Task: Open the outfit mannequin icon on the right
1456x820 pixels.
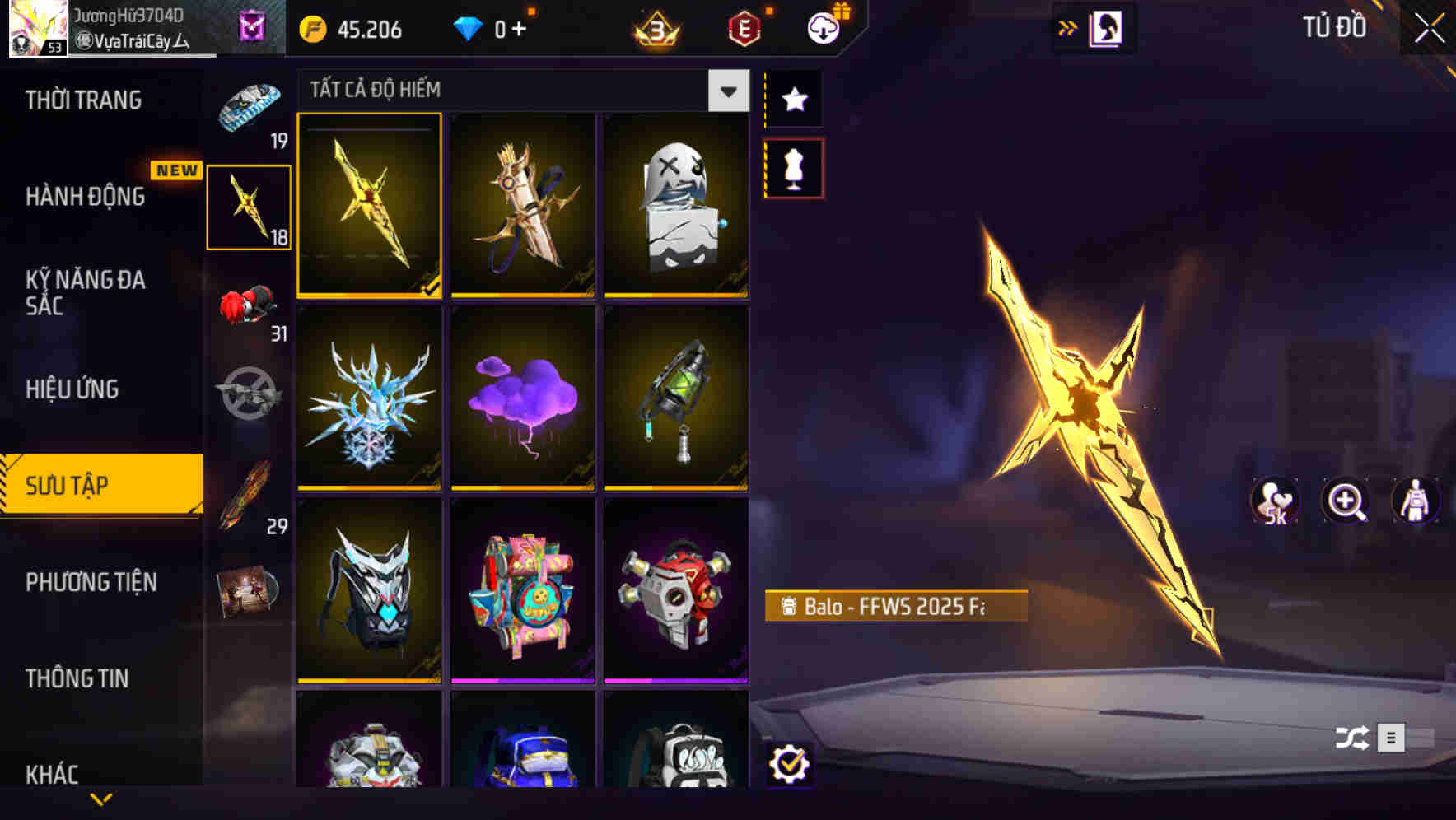Action: (x=1416, y=501)
